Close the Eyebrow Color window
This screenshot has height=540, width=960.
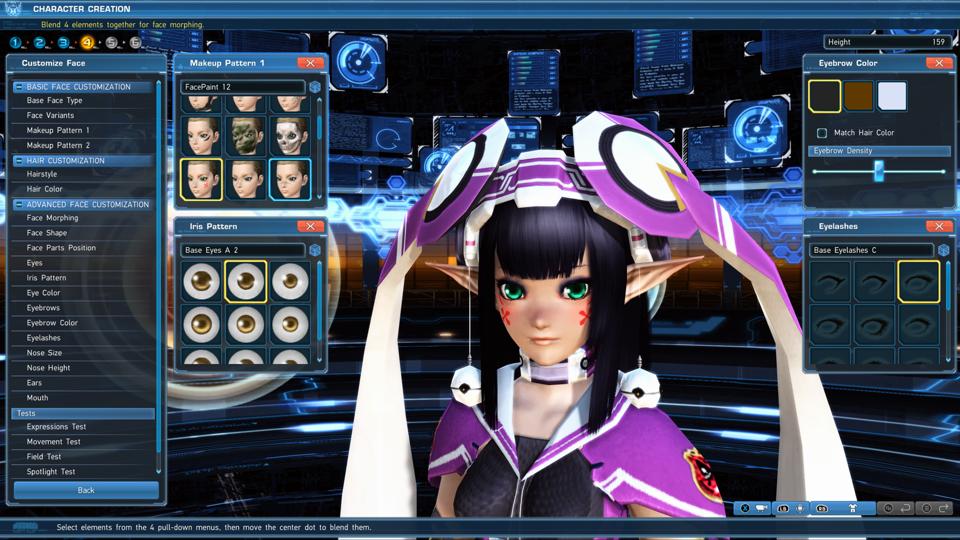pyautogui.click(x=938, y=63)
